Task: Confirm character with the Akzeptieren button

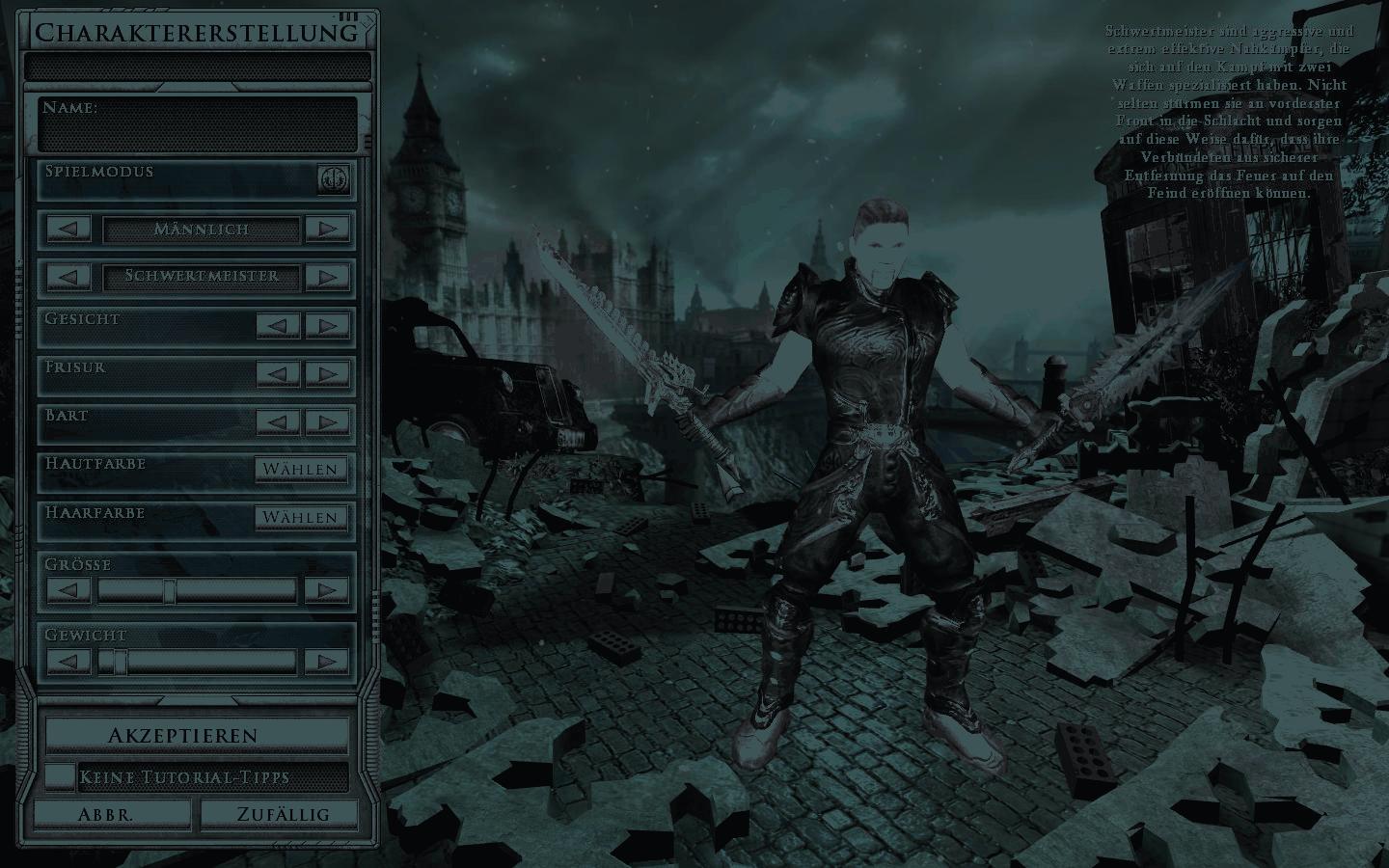Action: tap(197, 735)
